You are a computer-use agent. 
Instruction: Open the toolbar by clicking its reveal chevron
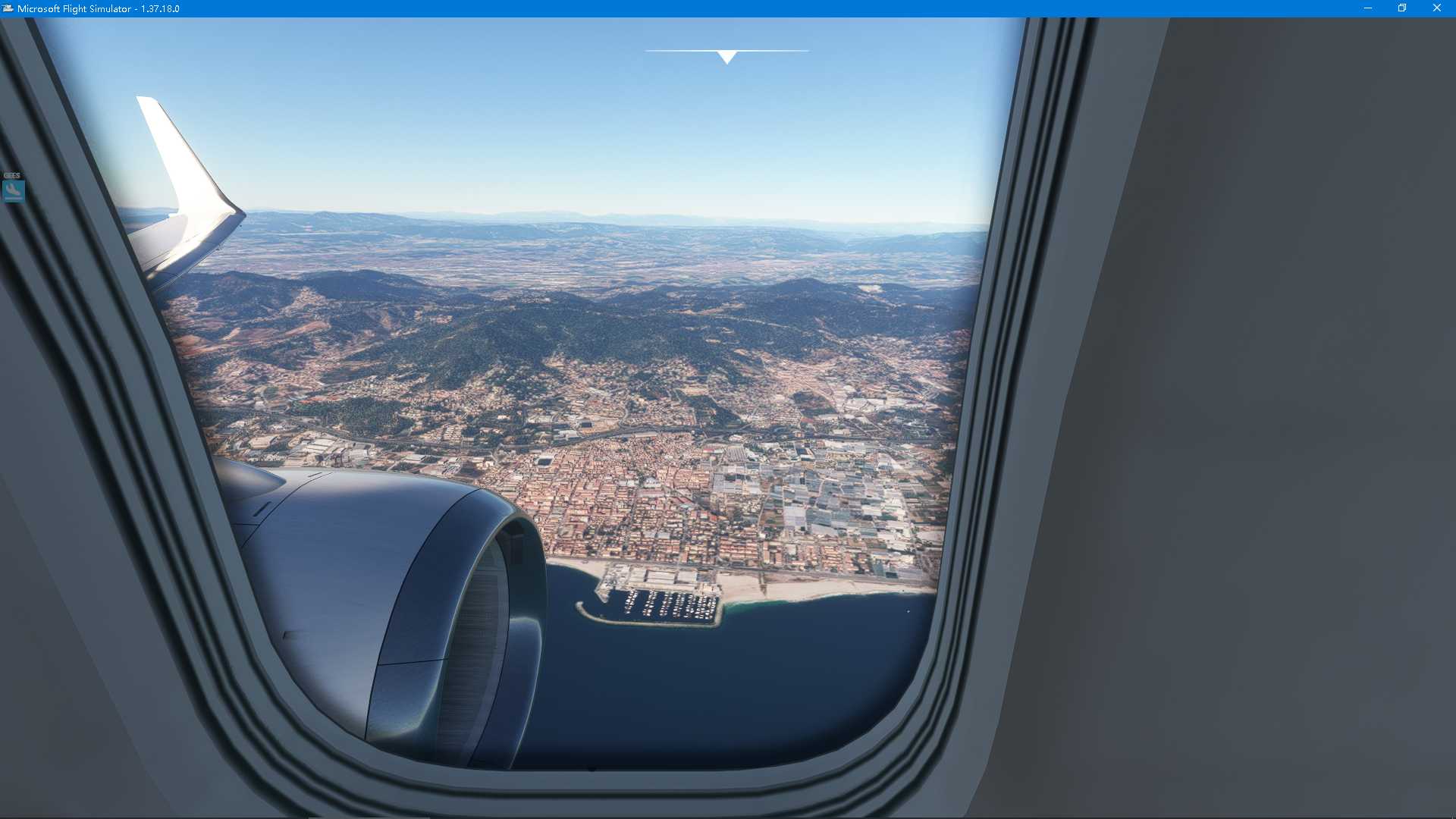point(726,55)
